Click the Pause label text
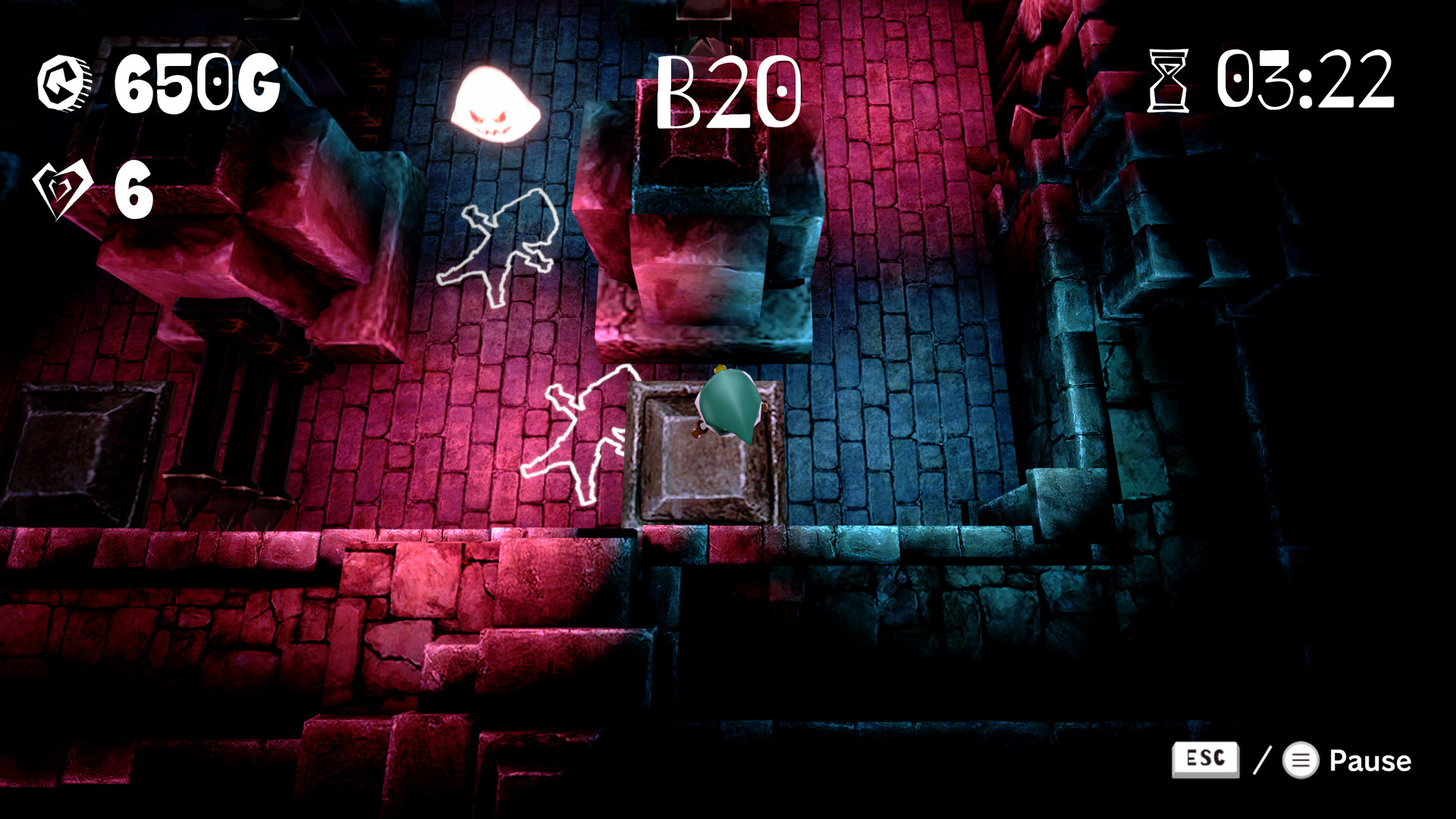1456x819 pixels. [1369, 761]
